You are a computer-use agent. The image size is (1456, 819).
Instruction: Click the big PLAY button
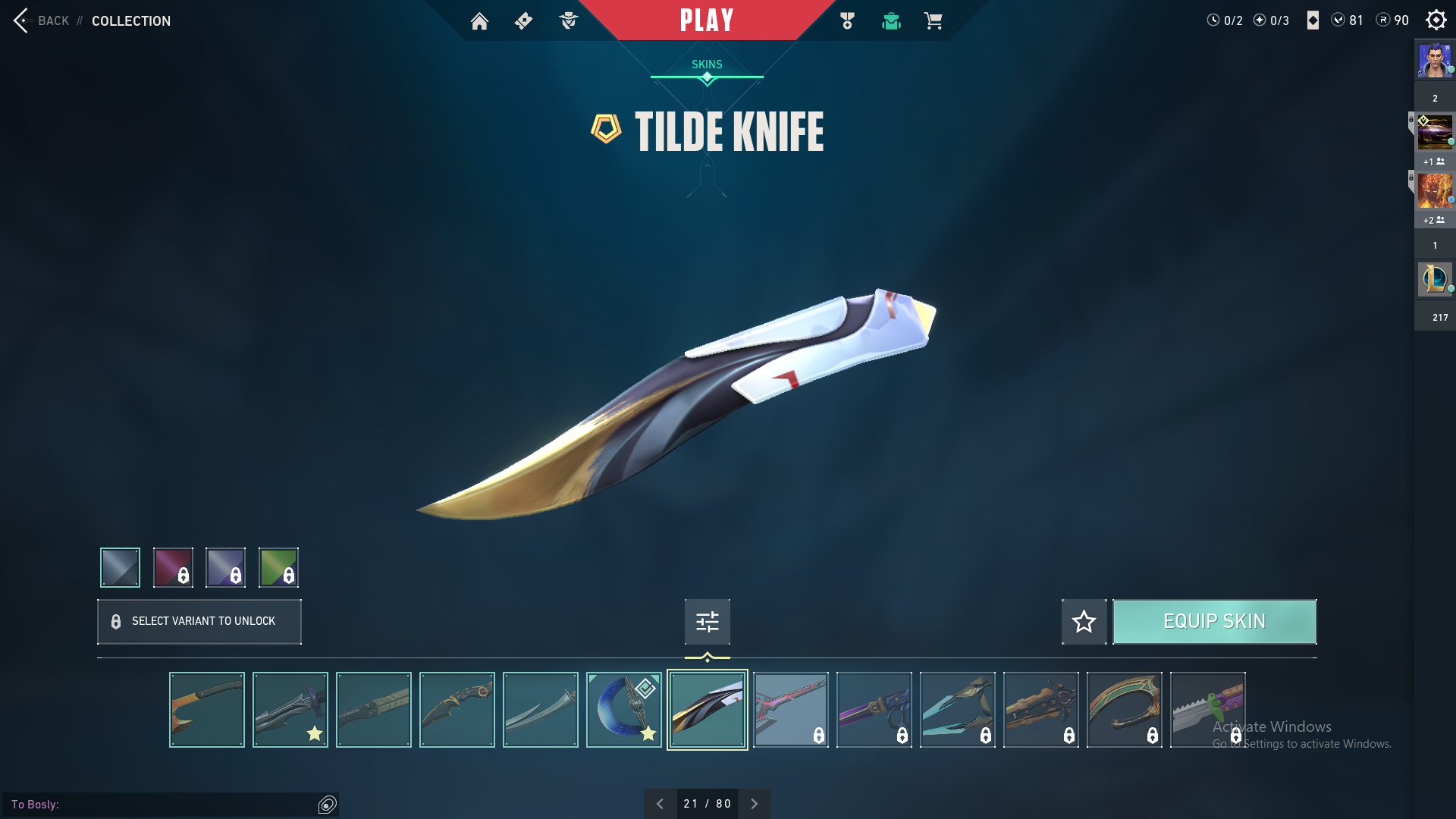click(x=706, y=20)
